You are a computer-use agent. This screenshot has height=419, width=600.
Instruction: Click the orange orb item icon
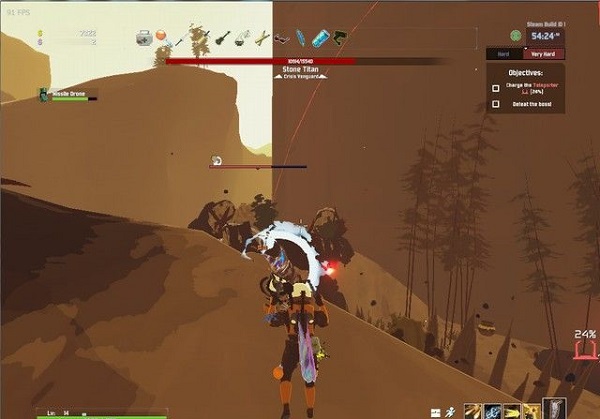(162, 36)
